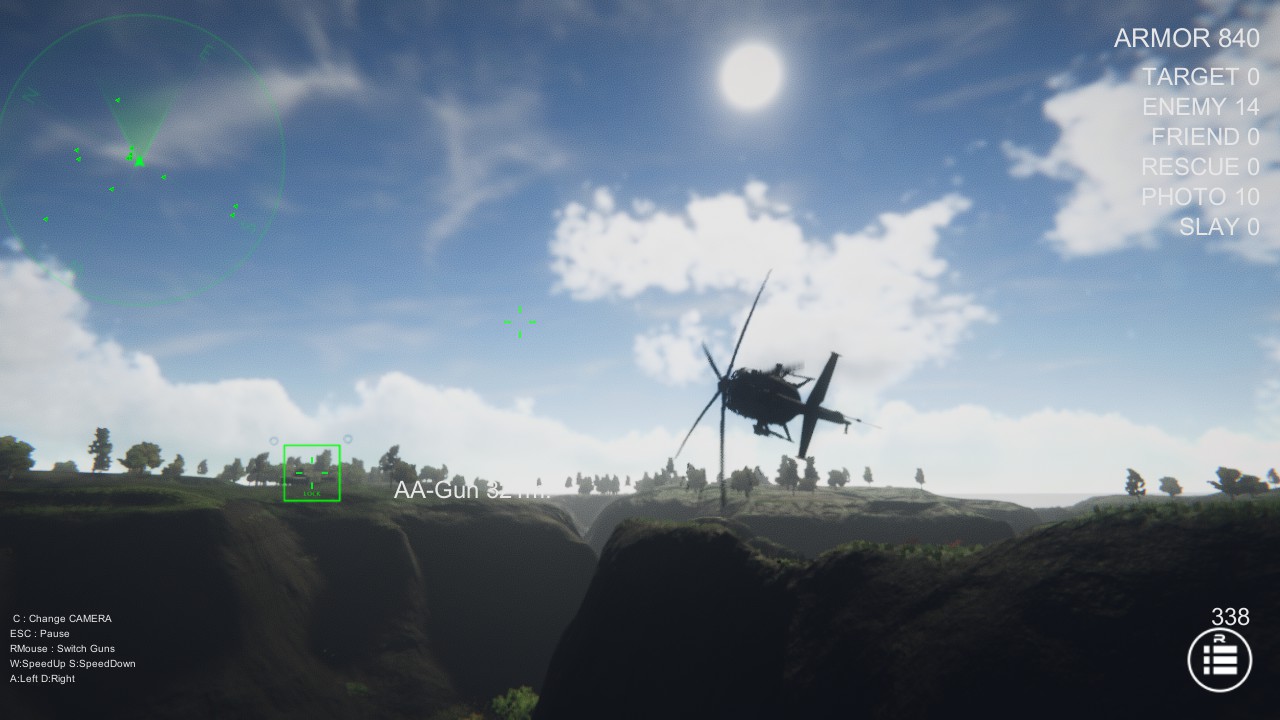Click the ESC : Pause hint text
Image resolution: width=1280 pixels, height=720 pixels.
[42, 633]
